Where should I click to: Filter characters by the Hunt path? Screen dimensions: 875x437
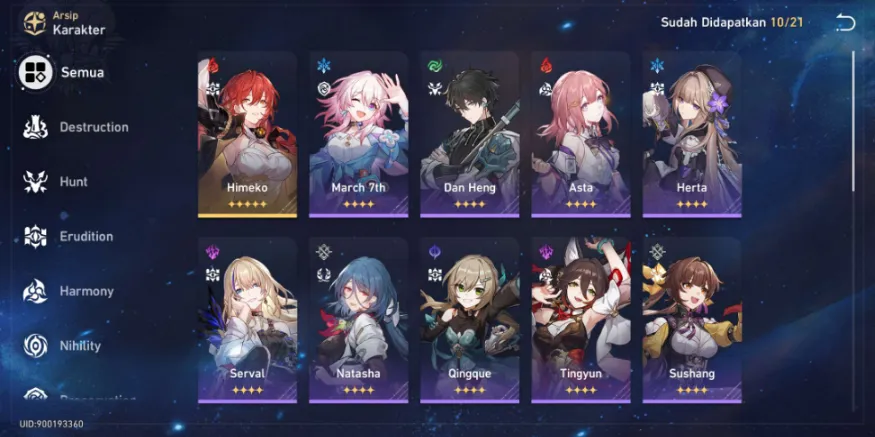60,182
